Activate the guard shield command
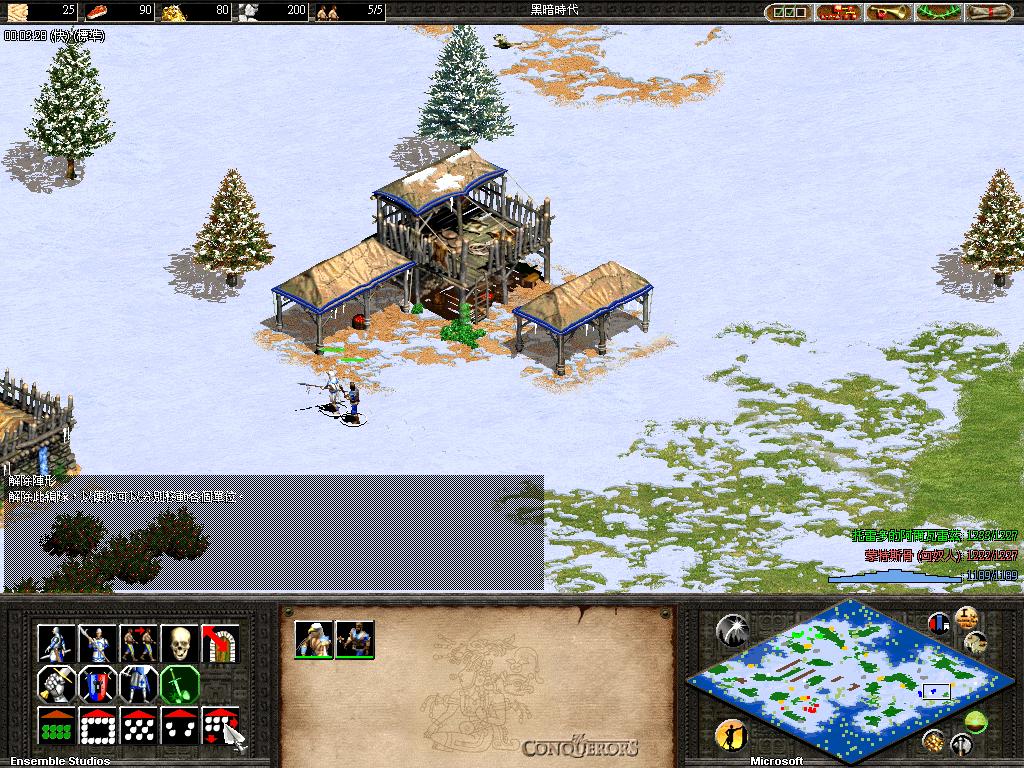The width and height of the screenshot is (1024, 768). click(98, 685)
